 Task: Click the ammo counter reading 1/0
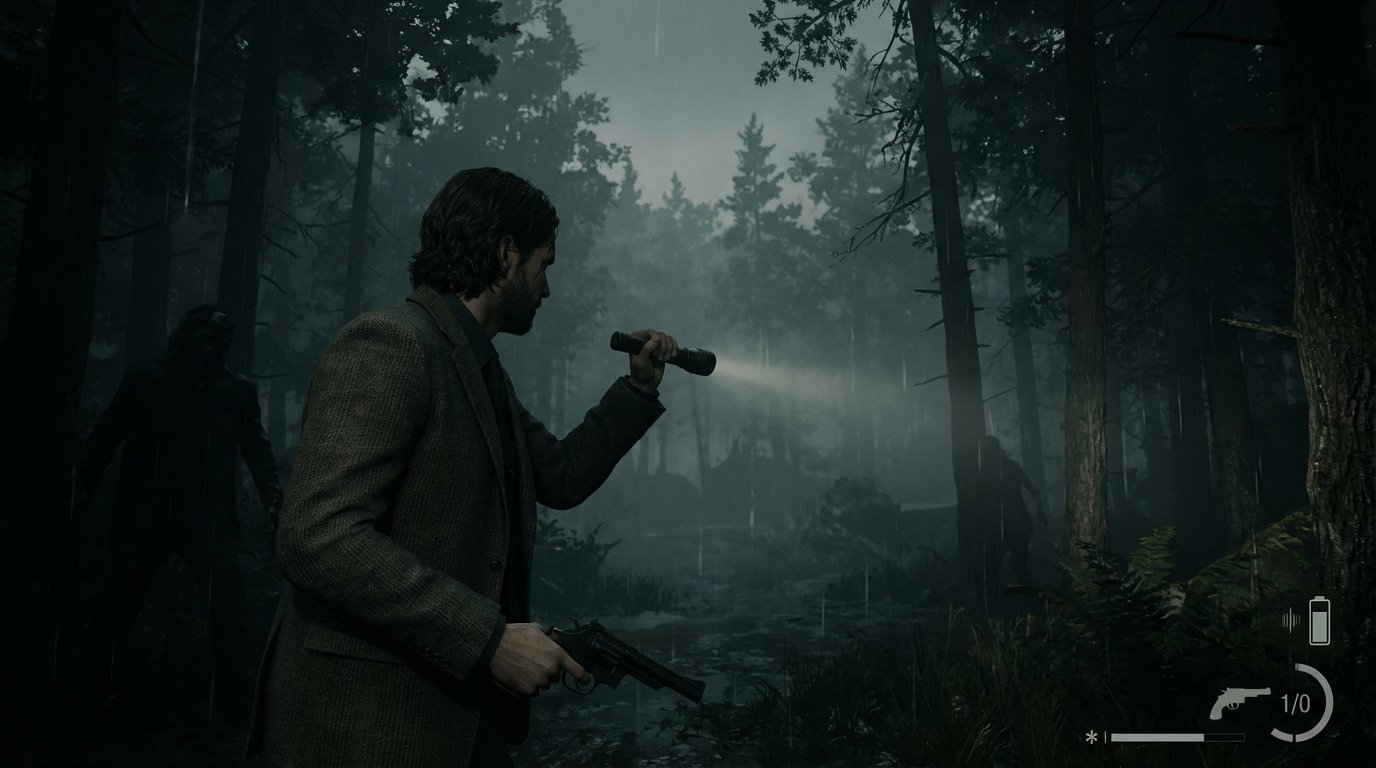(1294, 701)
